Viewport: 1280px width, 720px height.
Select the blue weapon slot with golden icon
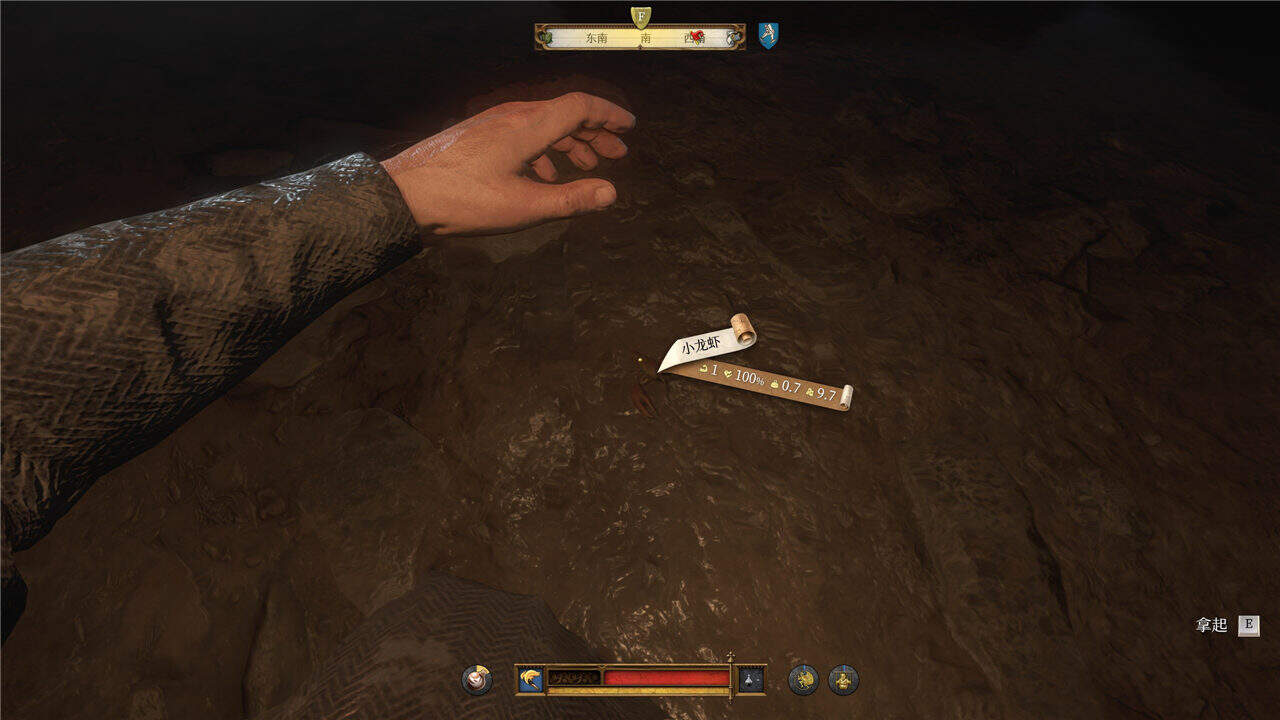click(531, 680)
